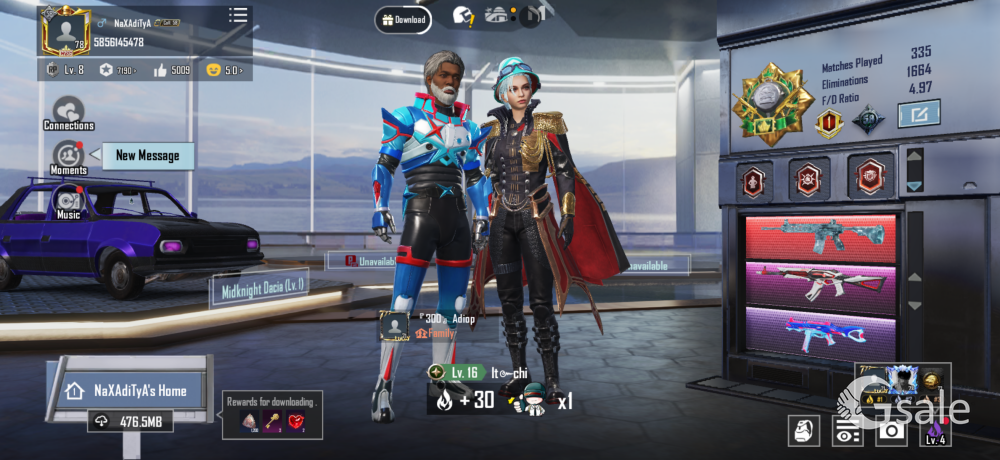Screen dimensions: 1000x460
Task: Open the list menu beside the player name
Action: 238,15
